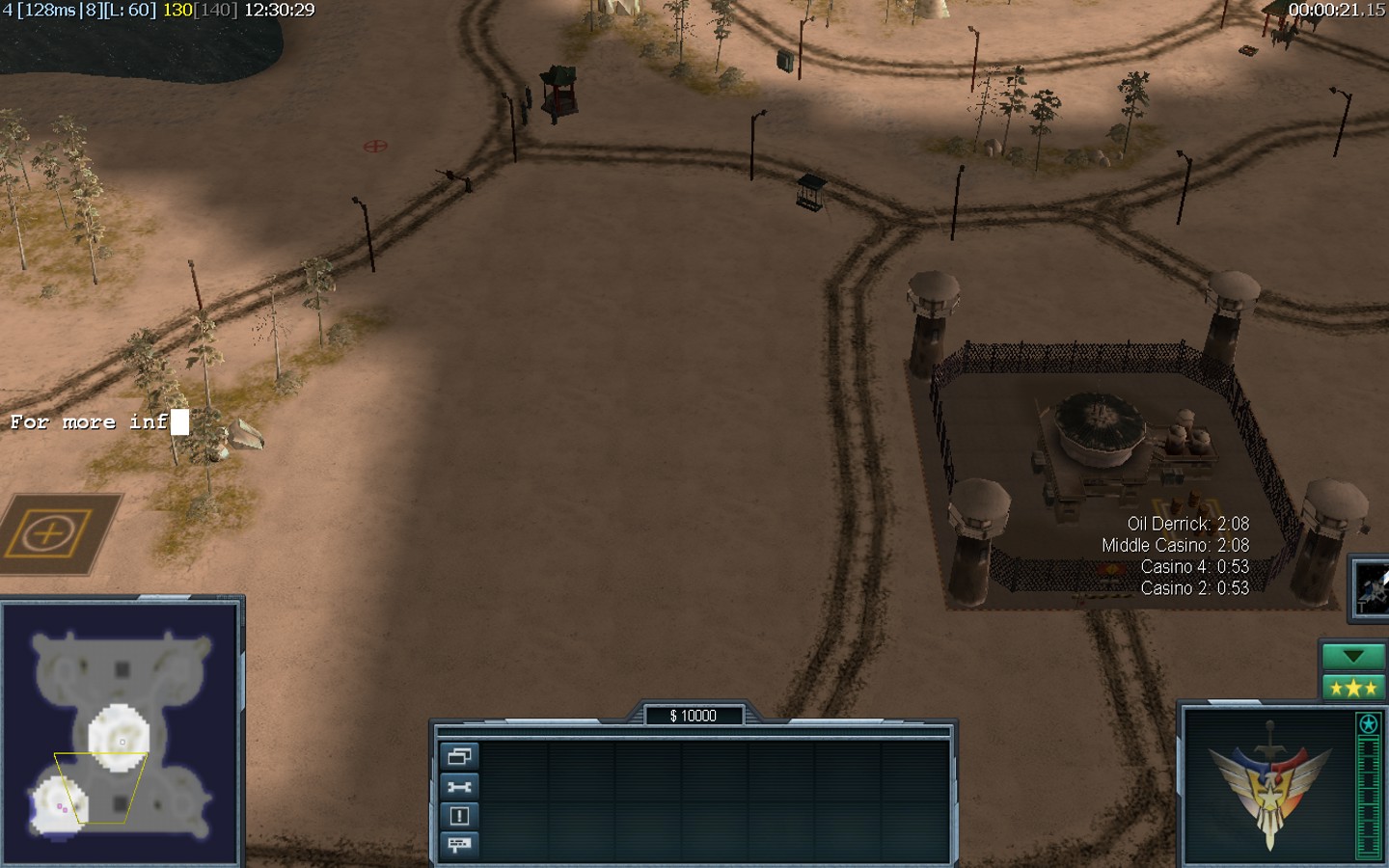Open the chat message button
The image size is (1389, 868).
point(459,845)
